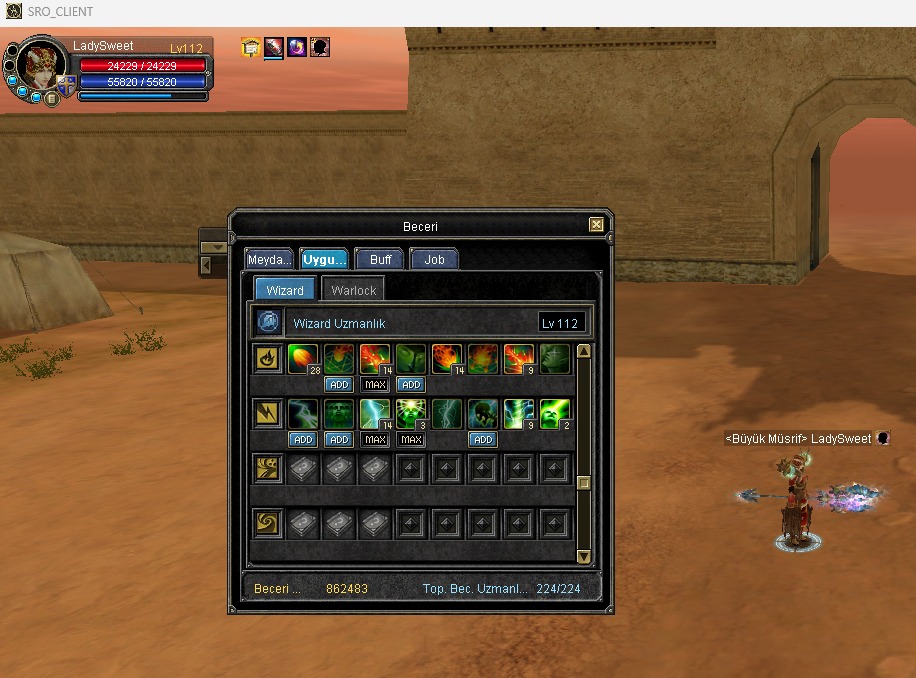Select the Uygu... tab
The image size is (916, 678).
pyautogui.click(x=324, y=259)
